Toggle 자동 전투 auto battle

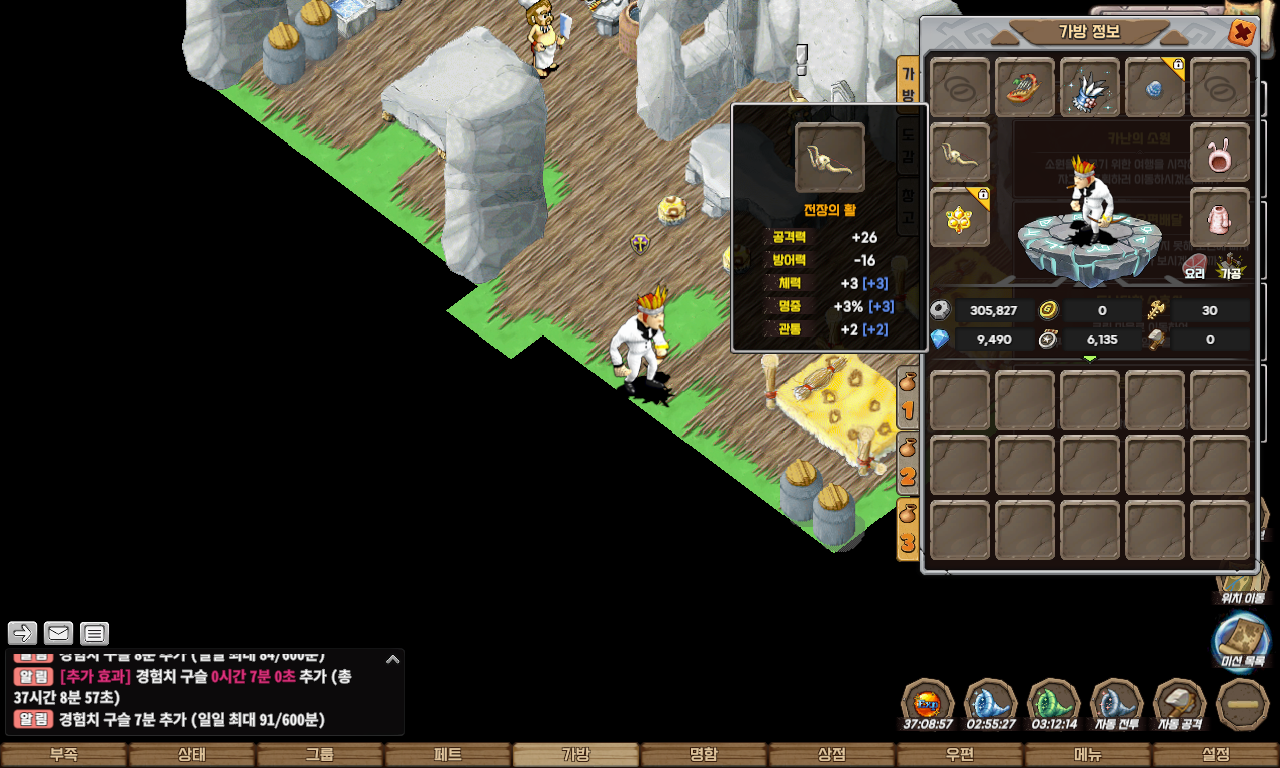click(x=1117, y=706)
